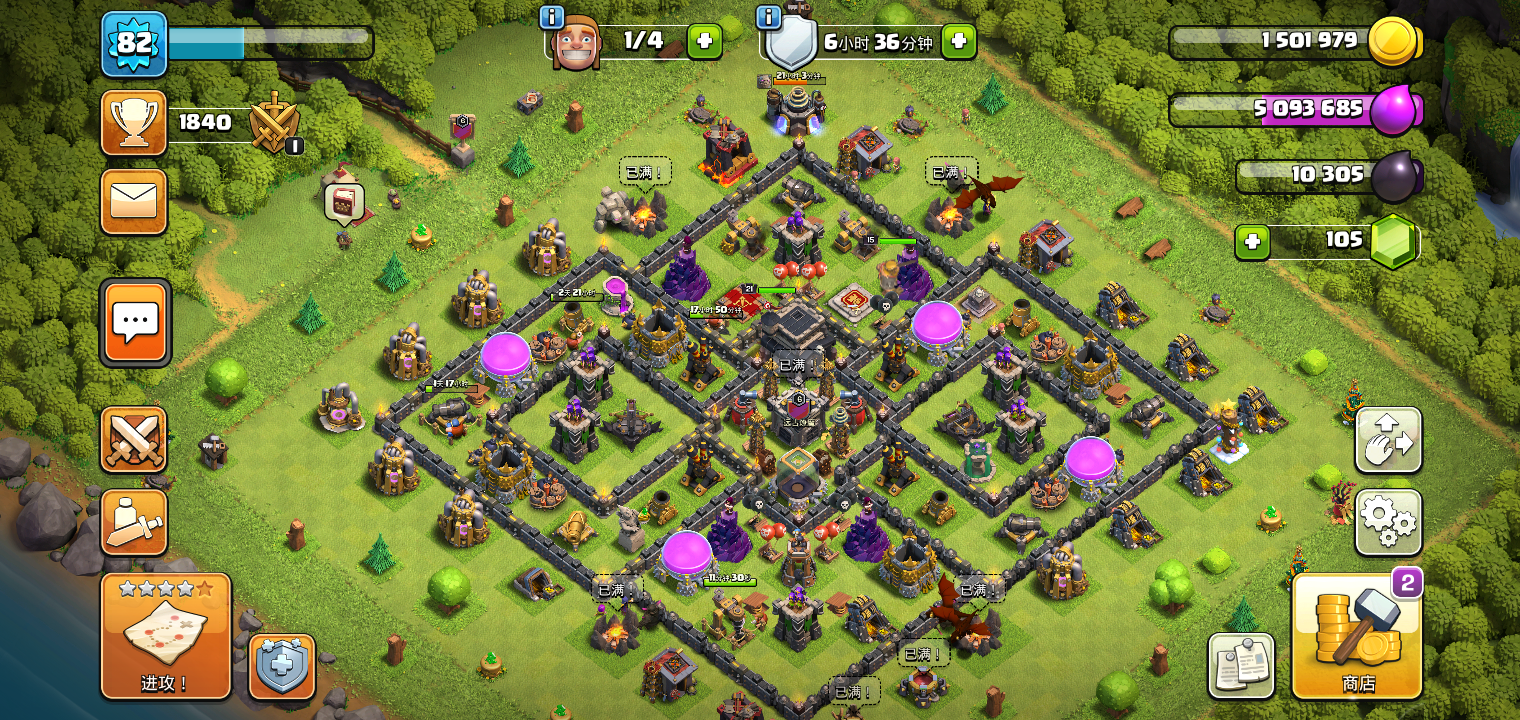Extend shield timer with plus button
This screenshot has height=720, width=1520.
pos(958,41)
